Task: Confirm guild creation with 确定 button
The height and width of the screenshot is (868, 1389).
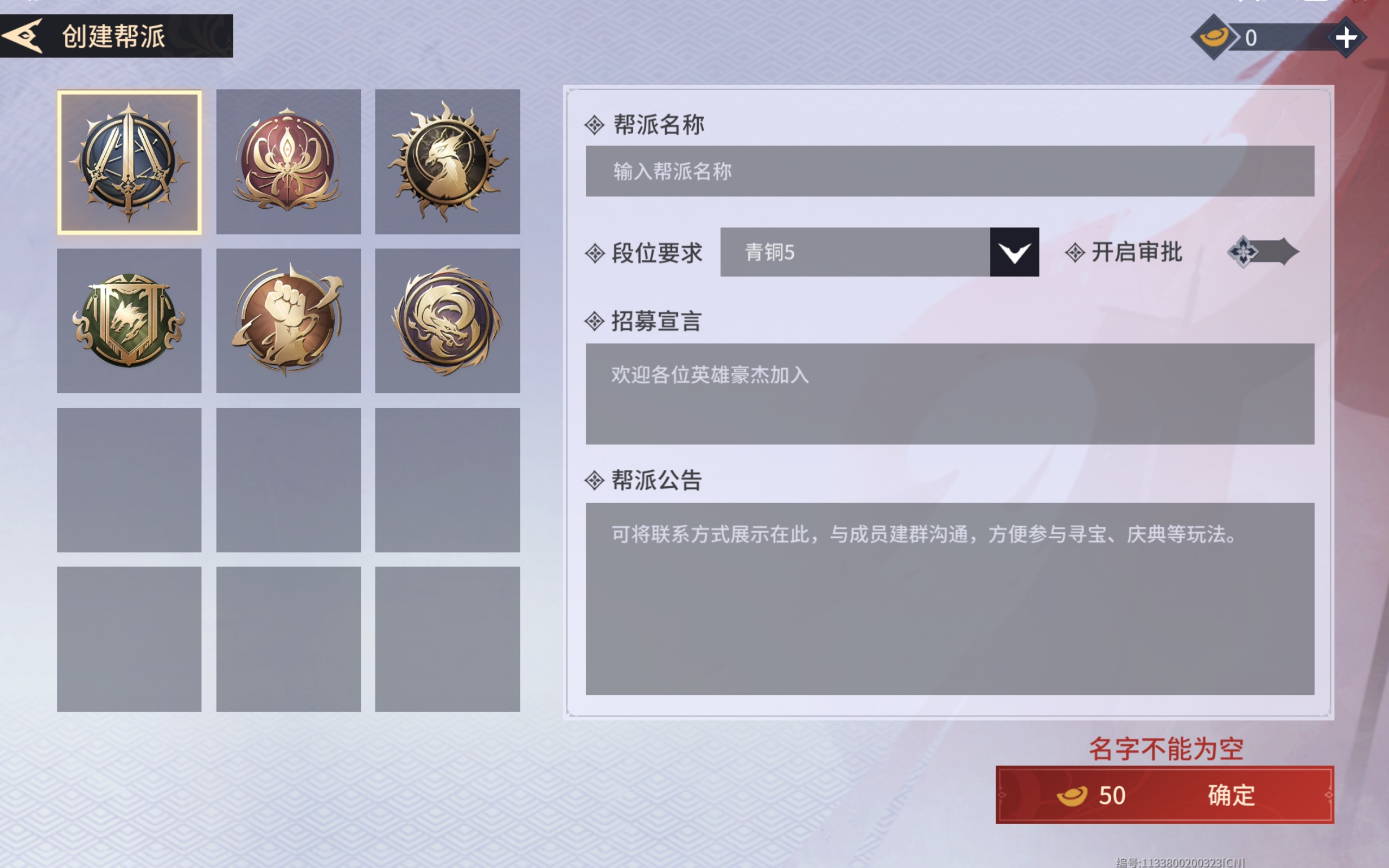Action: (1164, 795)
